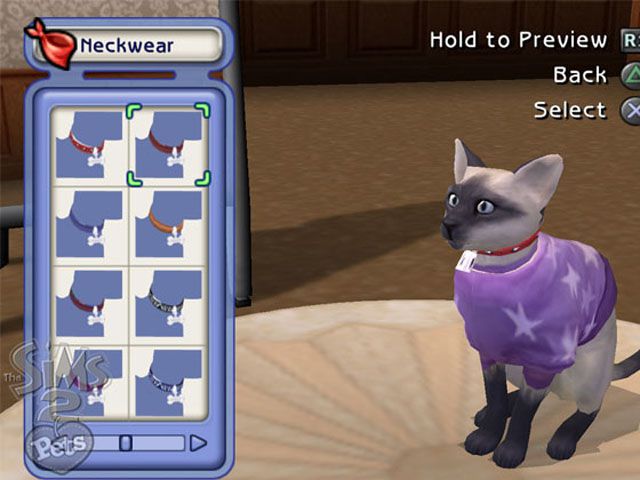
Task: Click the highlighted red collar thumbnail
Action: (168, 145)
